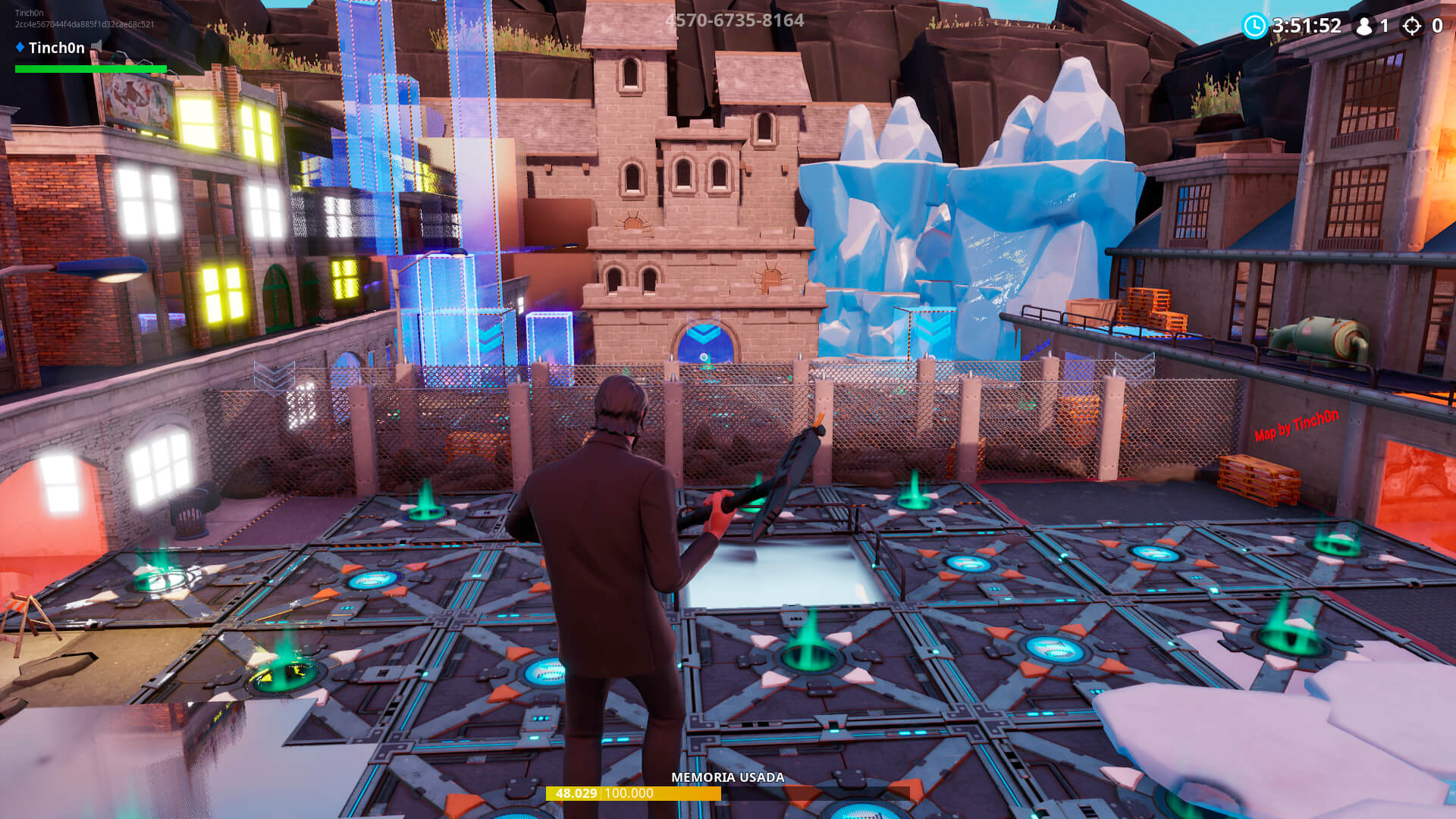The width and height of the screenshot is (1456, 819).
Task: Select the Tinch0n squad member entry
Action: point(56,48)
